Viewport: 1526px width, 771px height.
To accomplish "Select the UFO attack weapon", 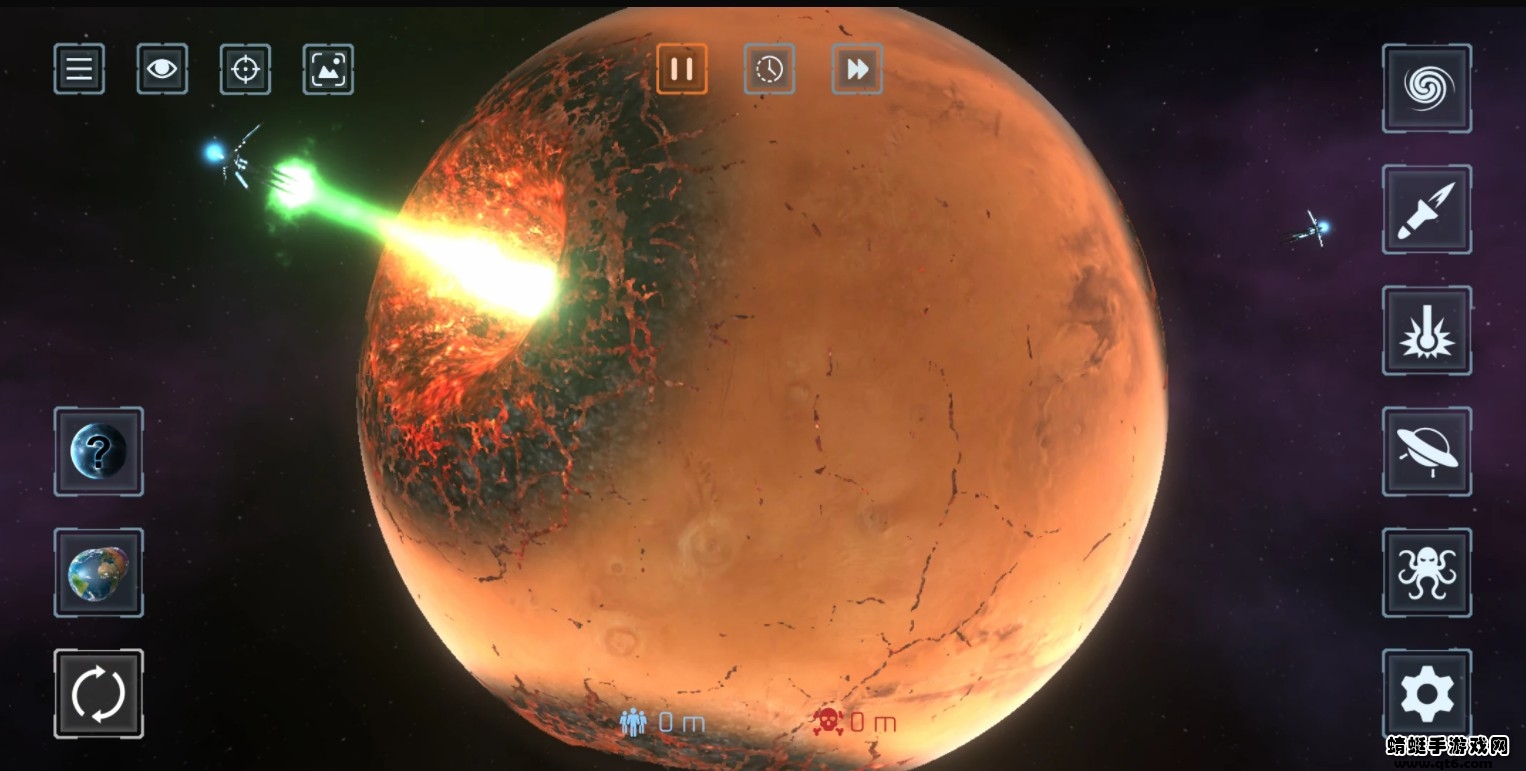I will [x=1427, y=451].
